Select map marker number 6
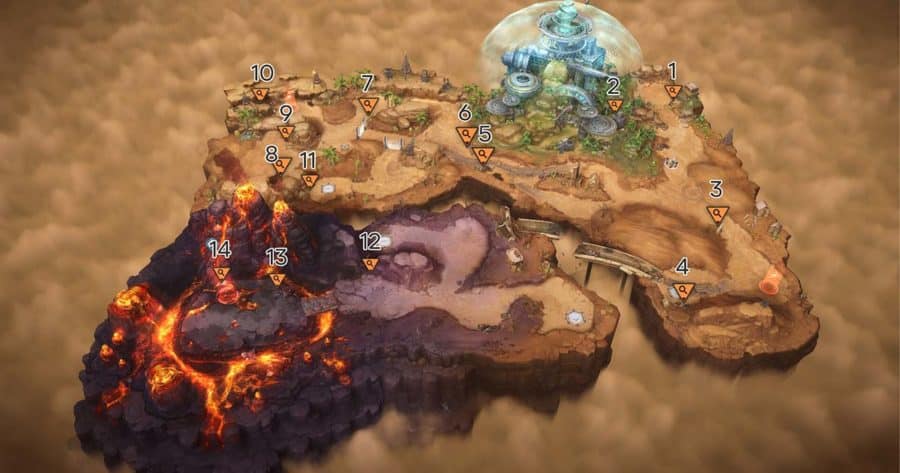The height and width of the screenshot is (473, 900). pyautogui.click(x=466, y=134)
